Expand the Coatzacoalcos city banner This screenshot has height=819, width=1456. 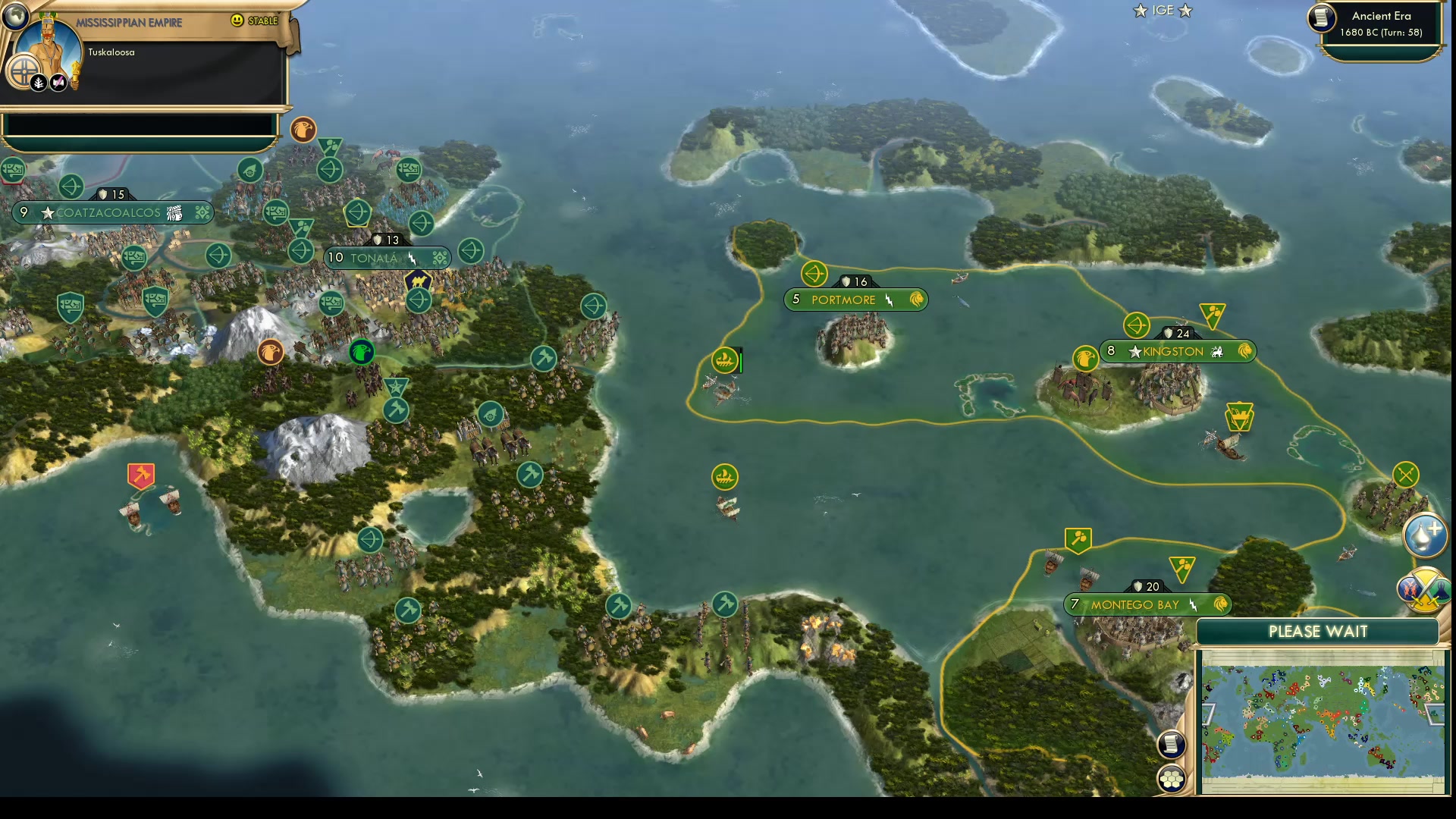coord(114,213)
